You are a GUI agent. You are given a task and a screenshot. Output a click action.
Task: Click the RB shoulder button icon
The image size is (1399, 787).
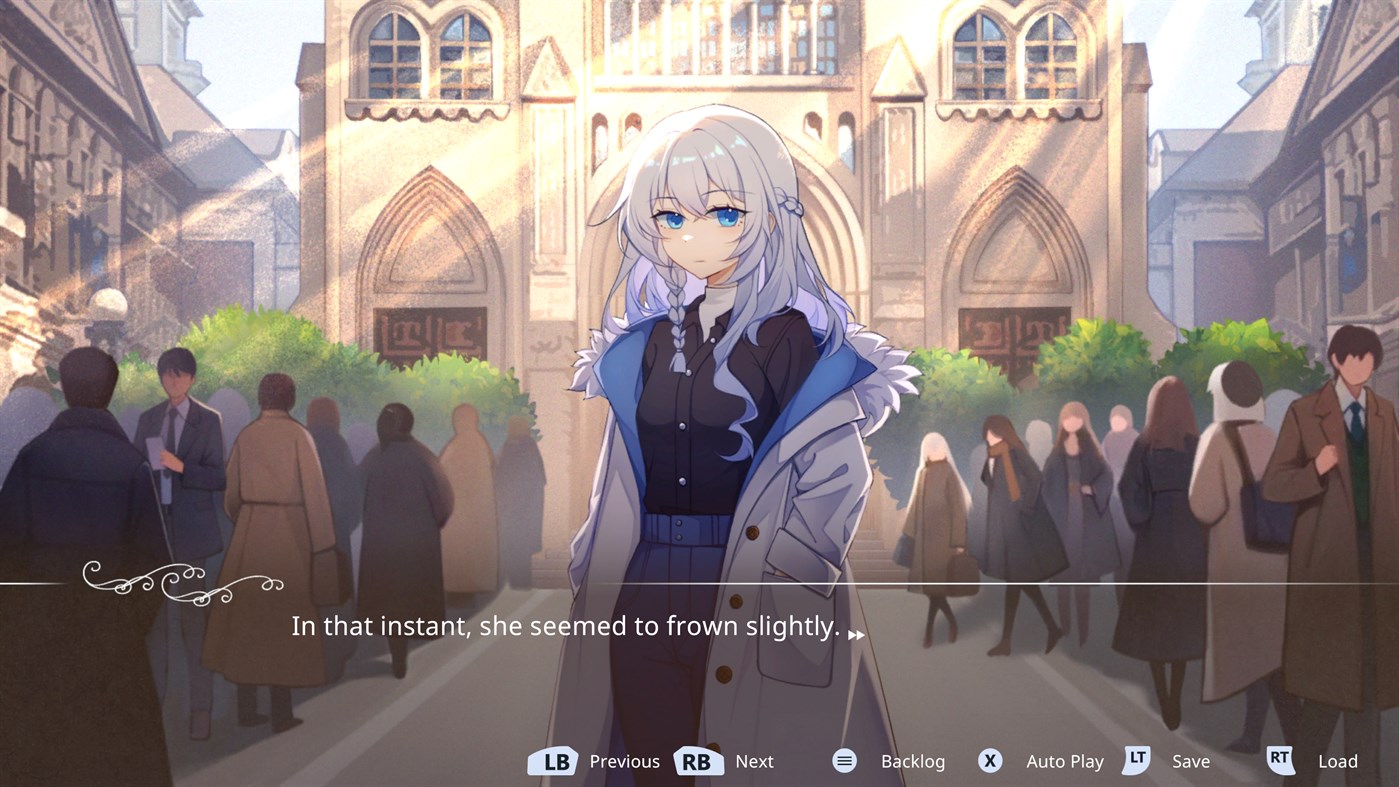pyautogui.click(x=699, y=760)
